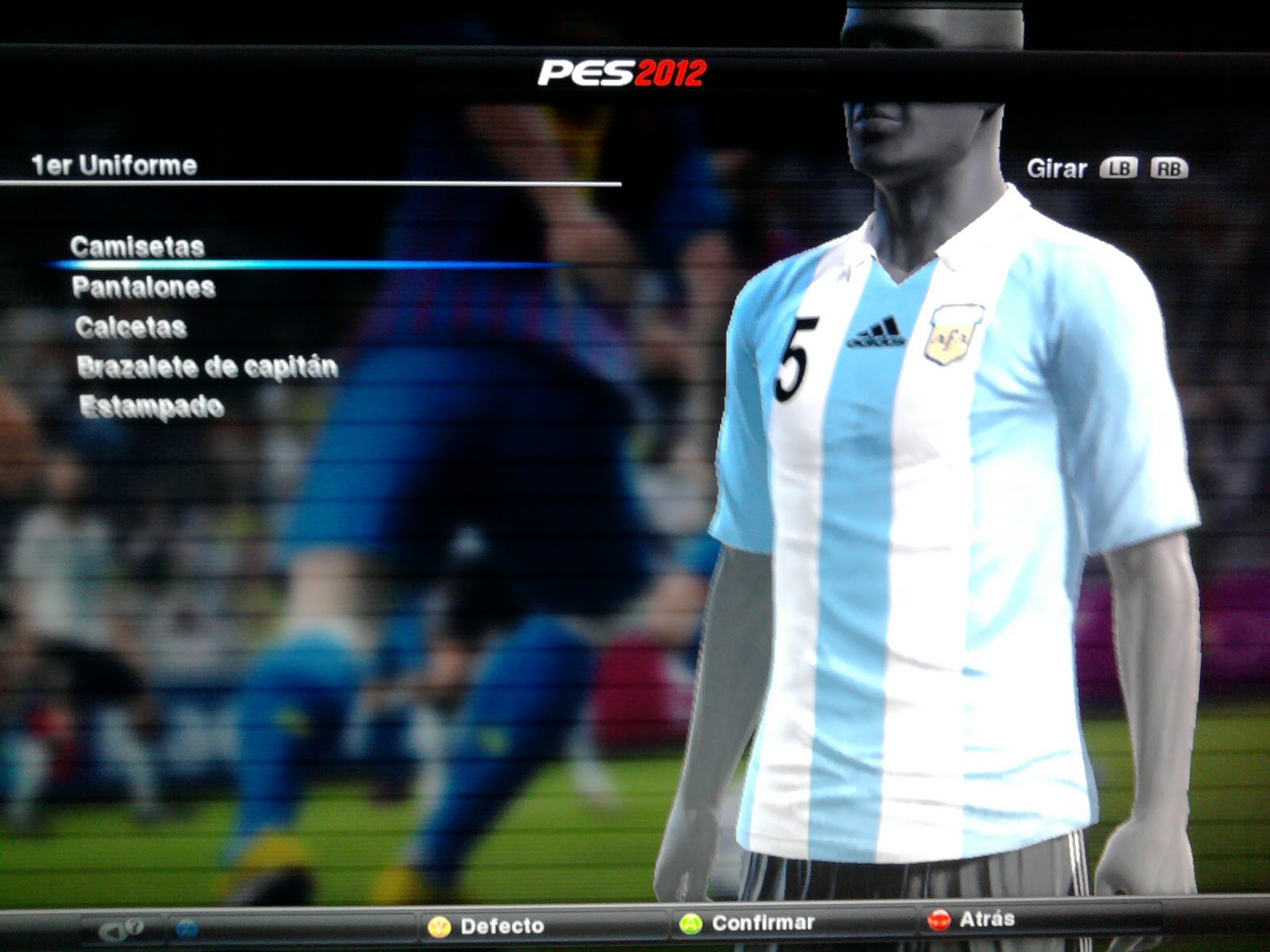Viewport: 1270px width, 952px height.
Task: Click the Defecto button
Action: 487,926
